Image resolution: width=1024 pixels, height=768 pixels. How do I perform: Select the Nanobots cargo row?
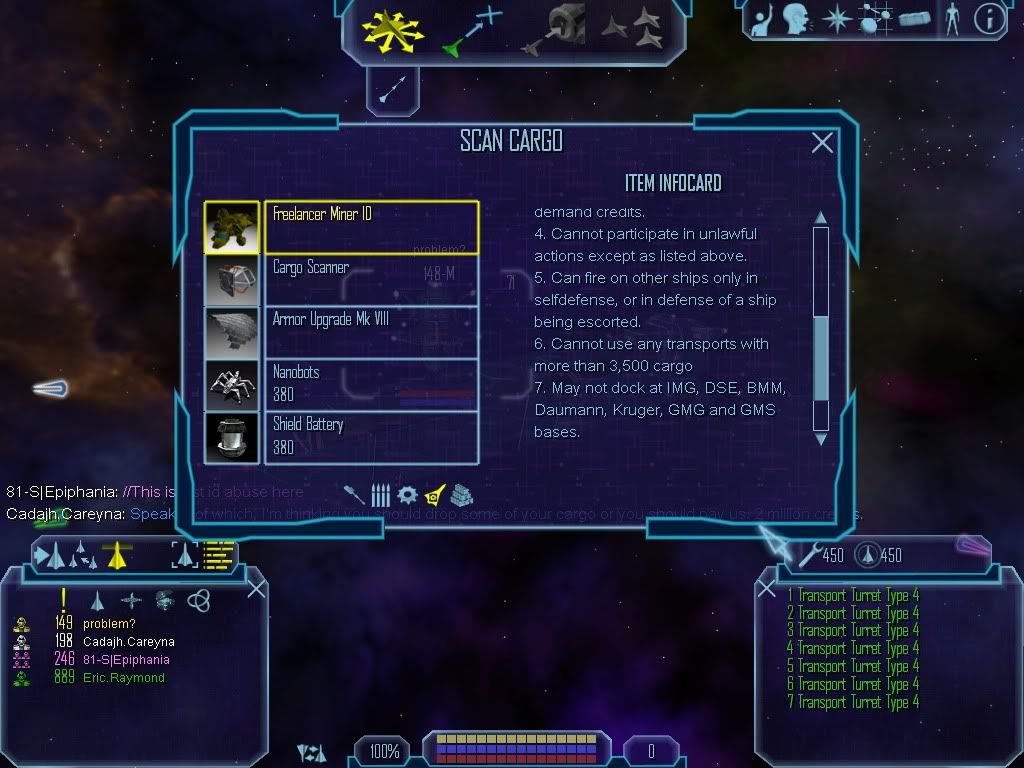(x=370, y=385)
